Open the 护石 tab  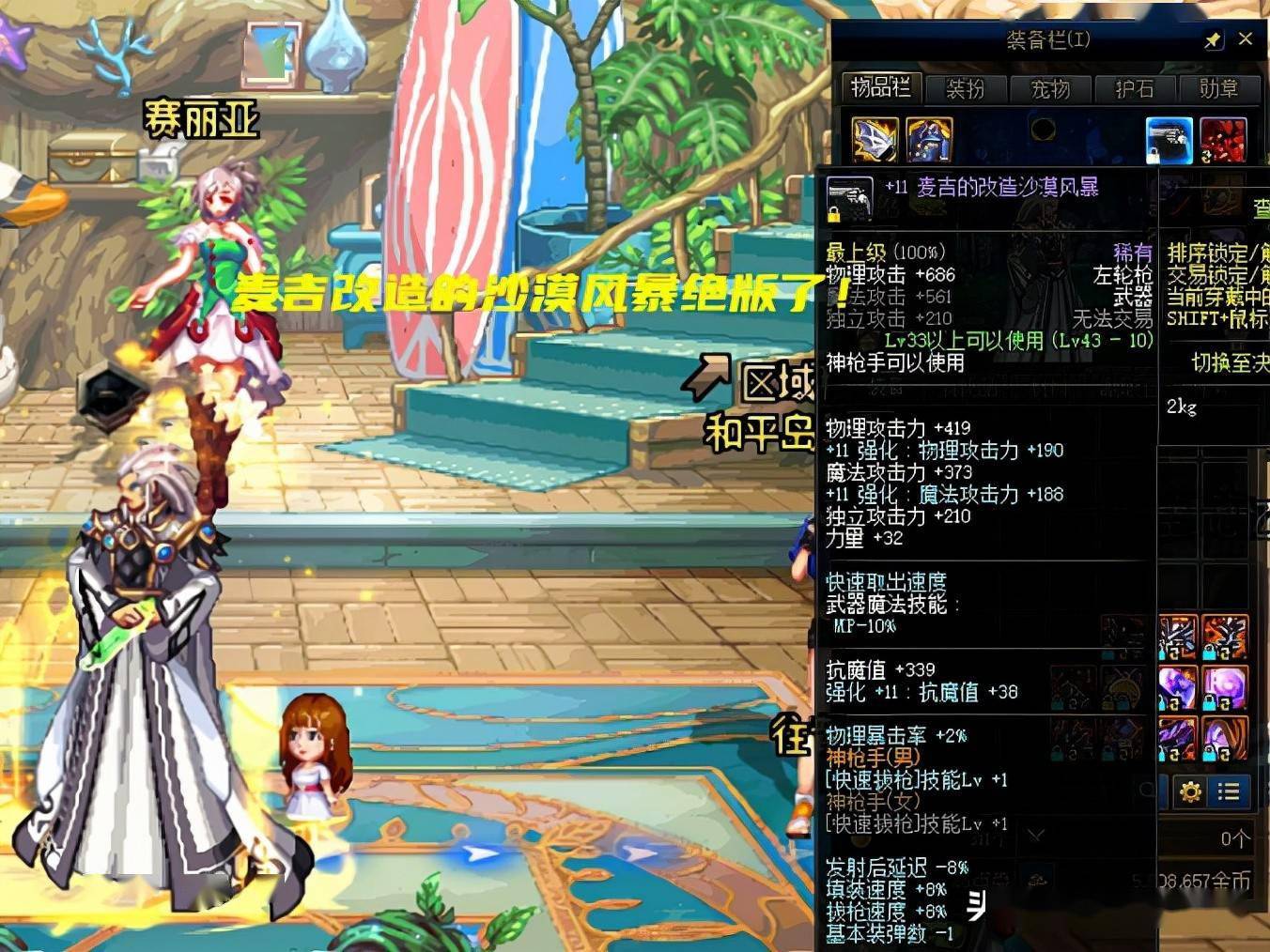pyautogui.click(x=1134, y=90)
